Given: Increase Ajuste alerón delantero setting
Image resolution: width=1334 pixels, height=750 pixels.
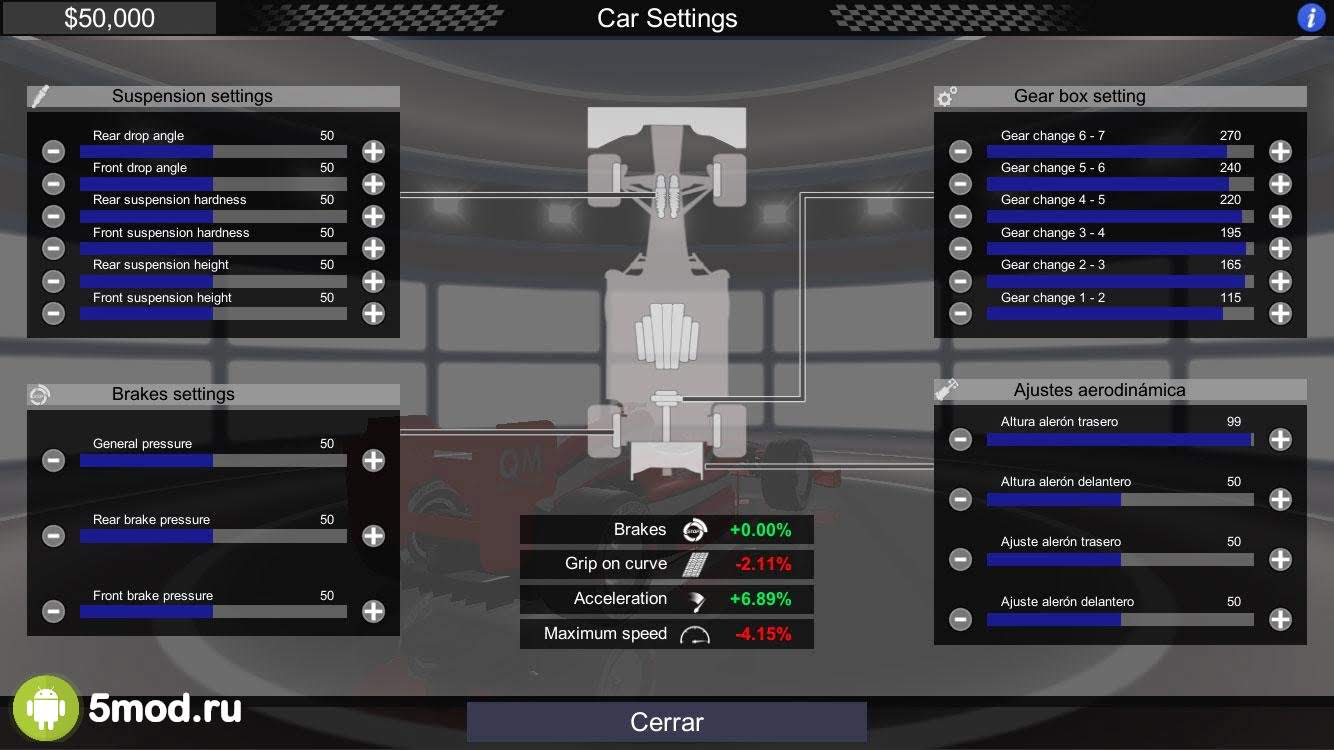Looking at the screenshot, I should point(1280,619).
